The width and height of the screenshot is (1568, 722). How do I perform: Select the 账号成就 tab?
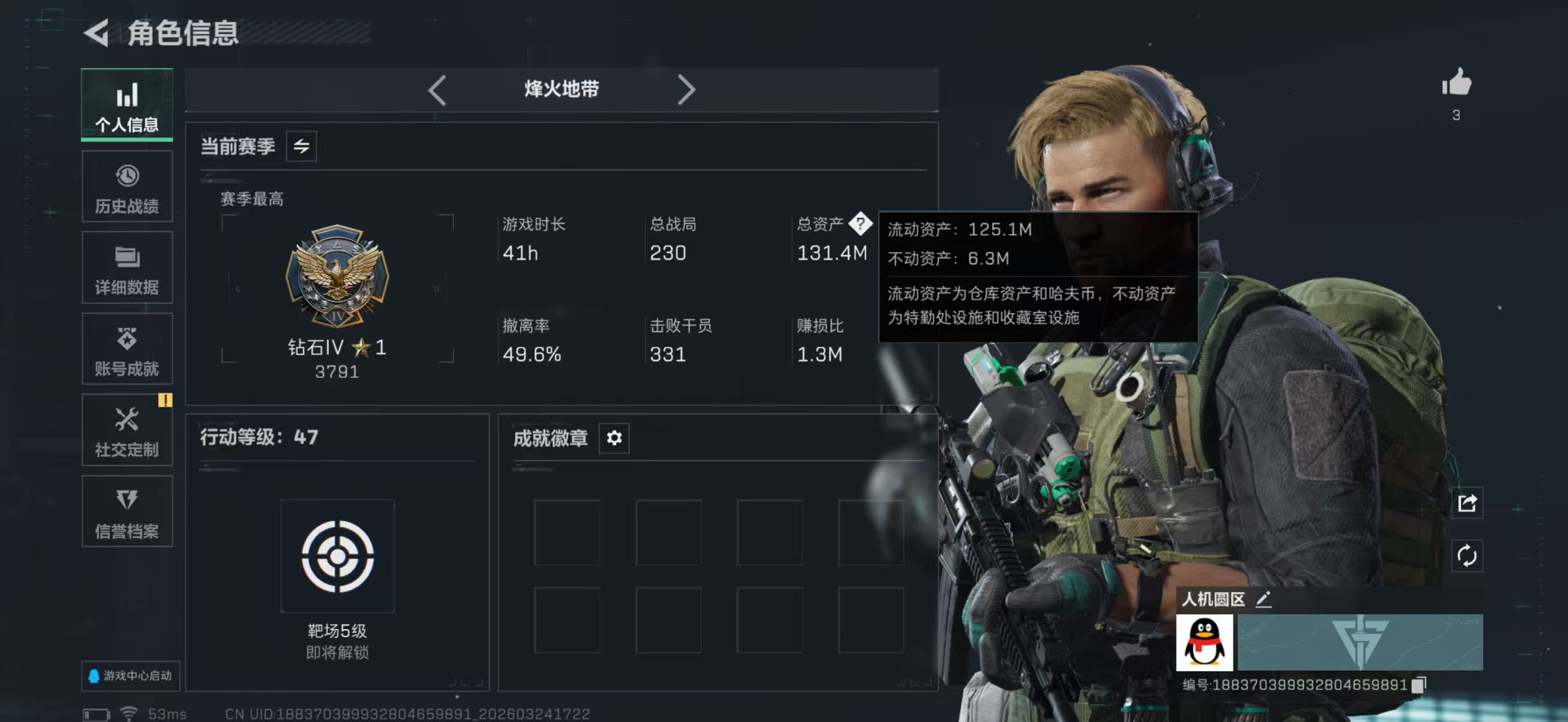click(127, 349)
